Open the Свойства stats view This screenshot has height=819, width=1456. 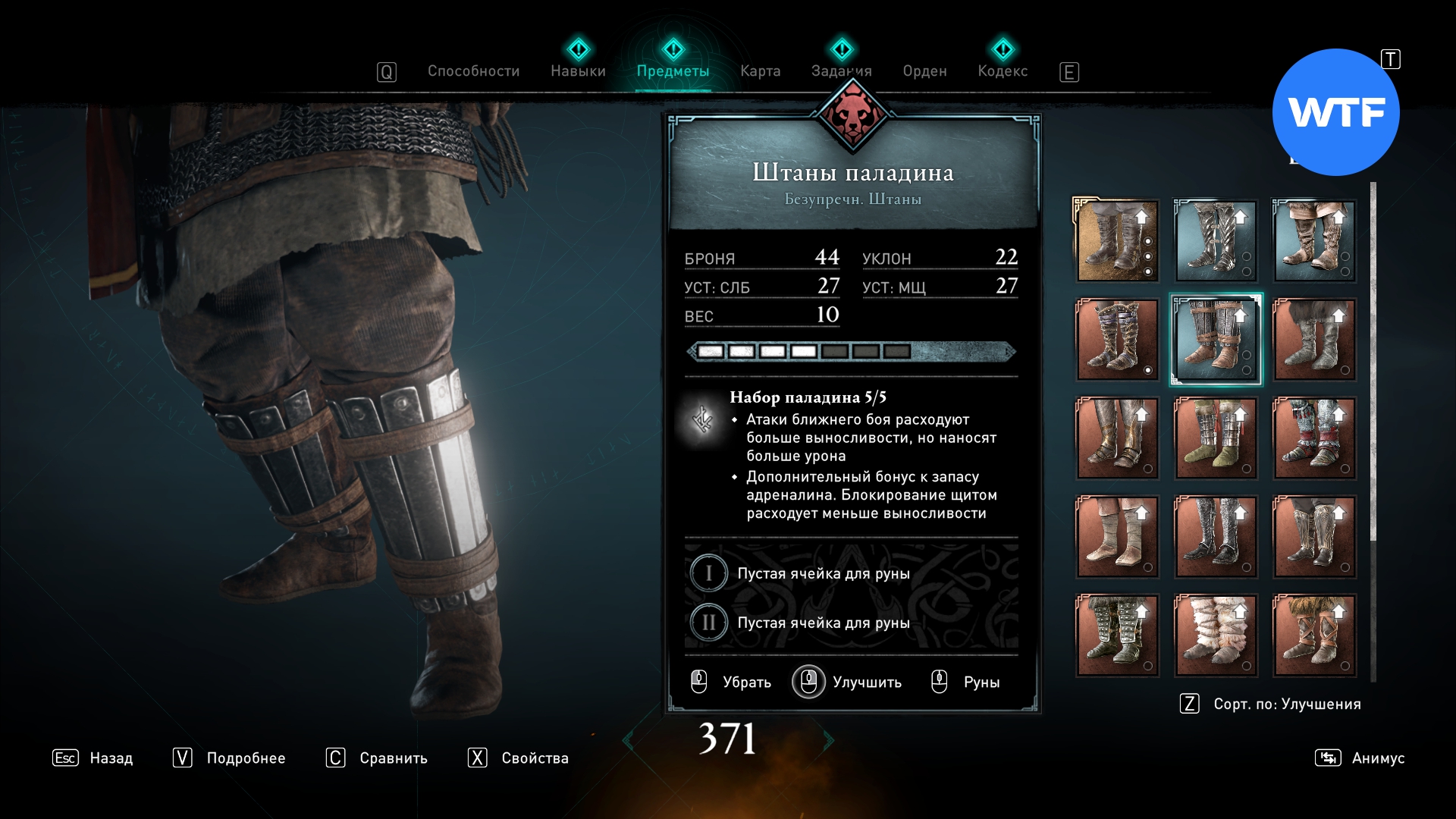(x=518, y=758)
